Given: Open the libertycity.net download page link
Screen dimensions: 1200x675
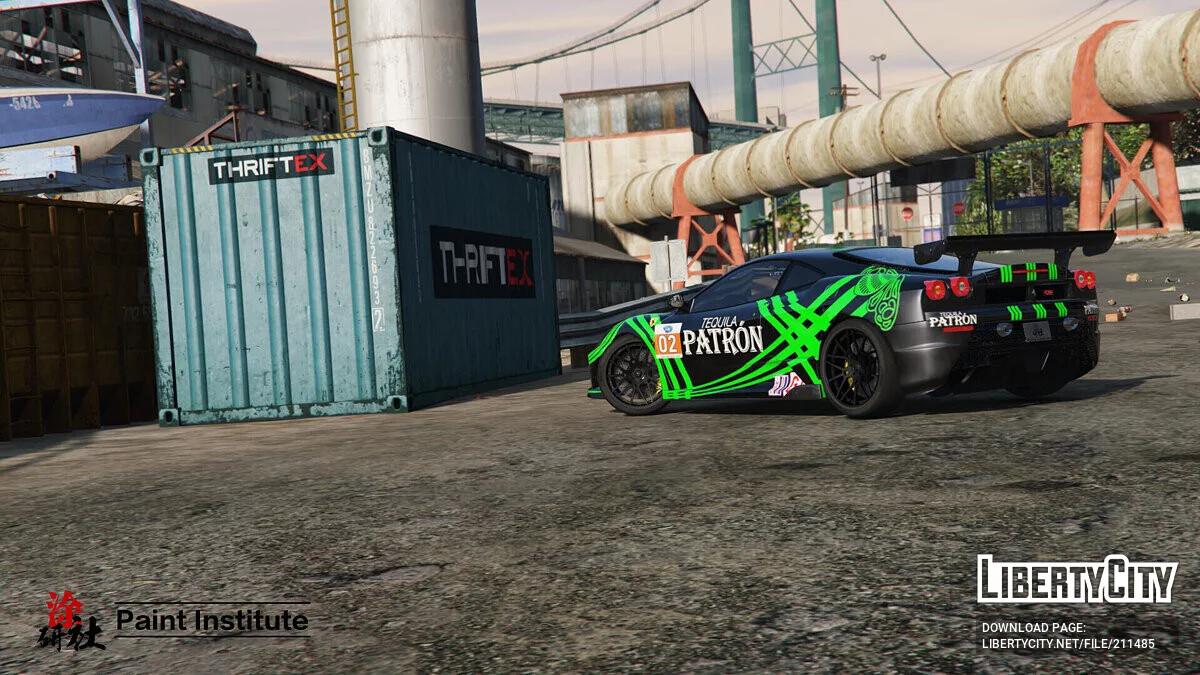Looking at the screenshot, I should coord(1067,644).
